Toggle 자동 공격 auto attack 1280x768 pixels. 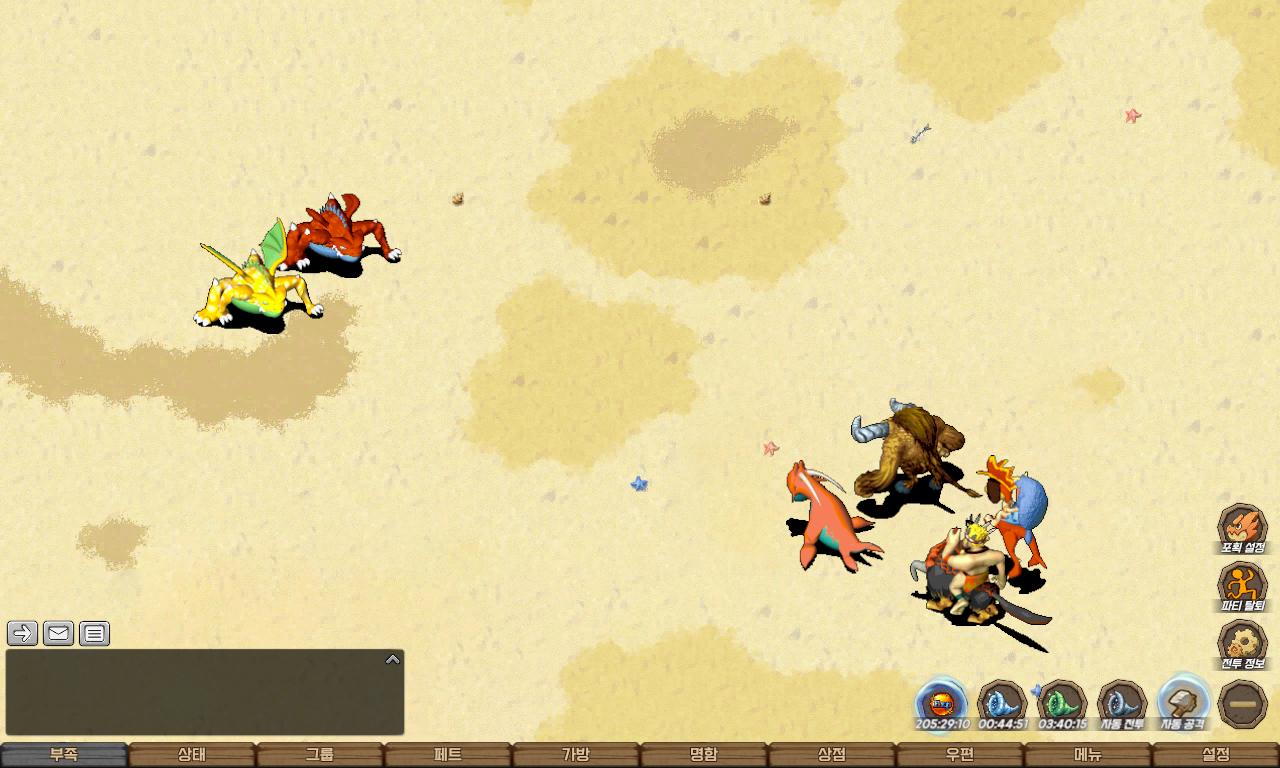[1184, 703]
